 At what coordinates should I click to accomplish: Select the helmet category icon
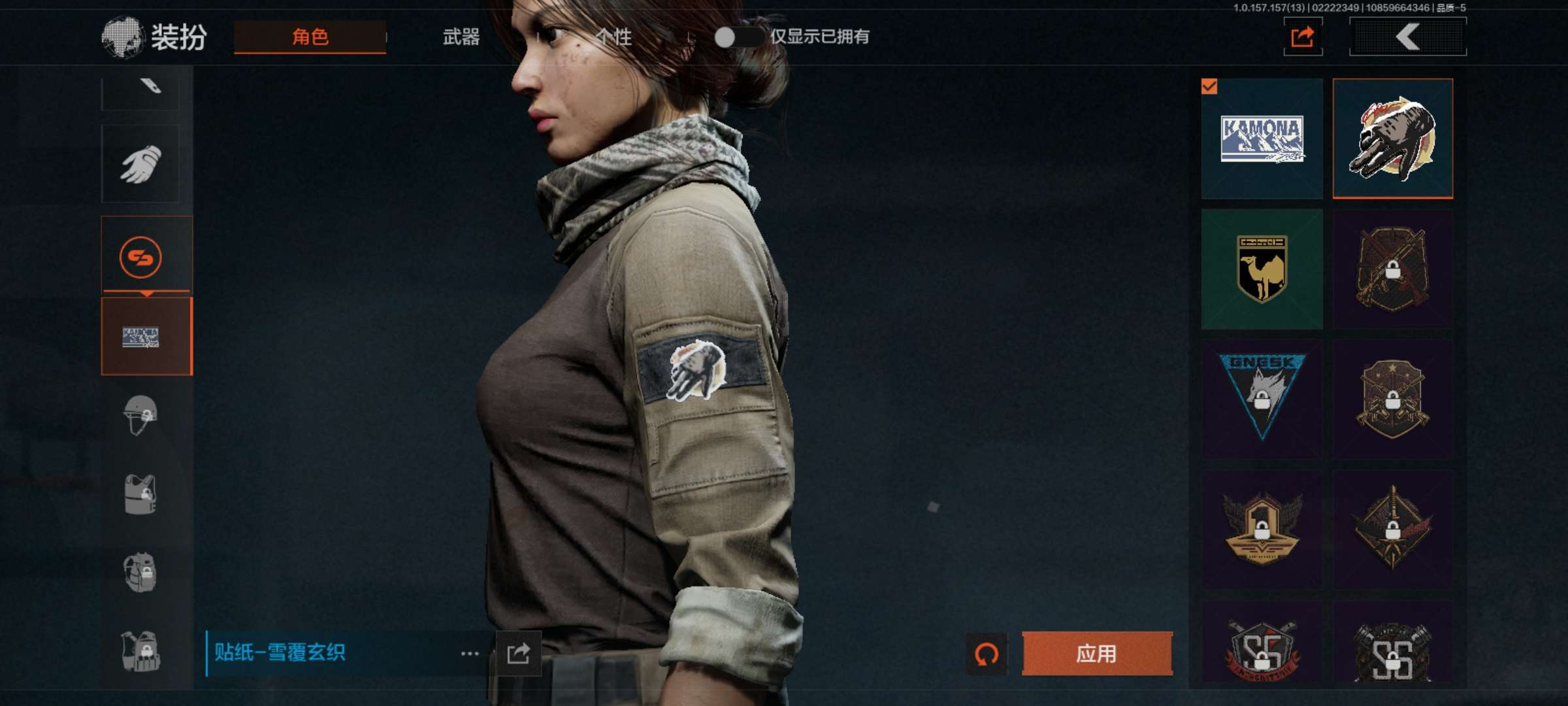[x=140, y=415]
